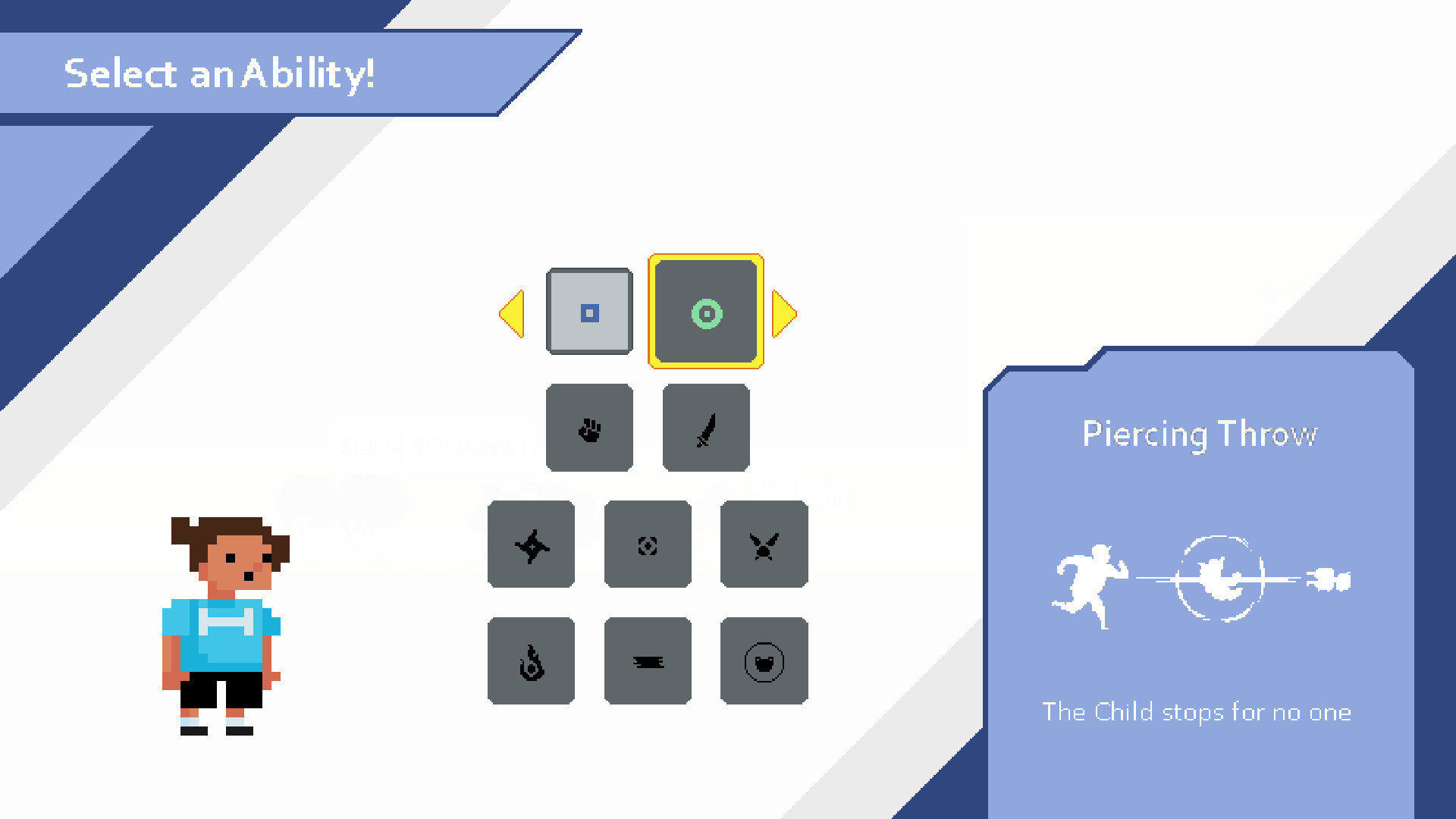
Task: Click the right yellow arrow to change category
Action: click(785, 312)
